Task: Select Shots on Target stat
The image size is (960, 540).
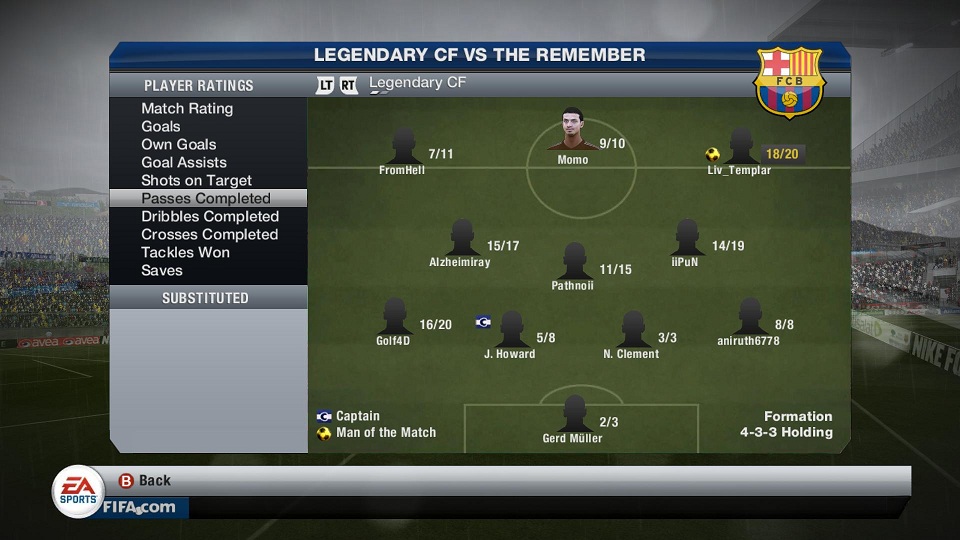Action: 196,181
